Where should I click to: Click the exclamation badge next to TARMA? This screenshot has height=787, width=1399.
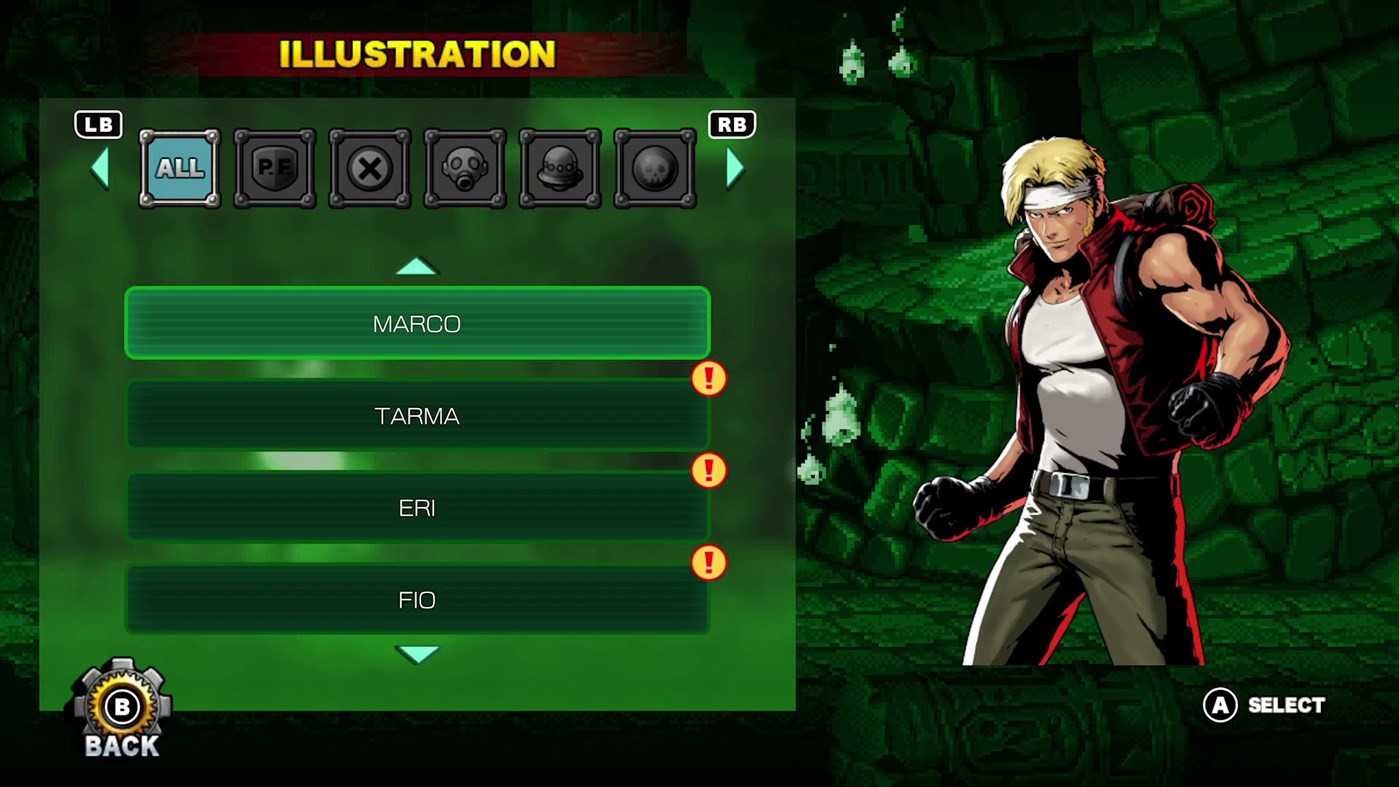coord(708,378)
